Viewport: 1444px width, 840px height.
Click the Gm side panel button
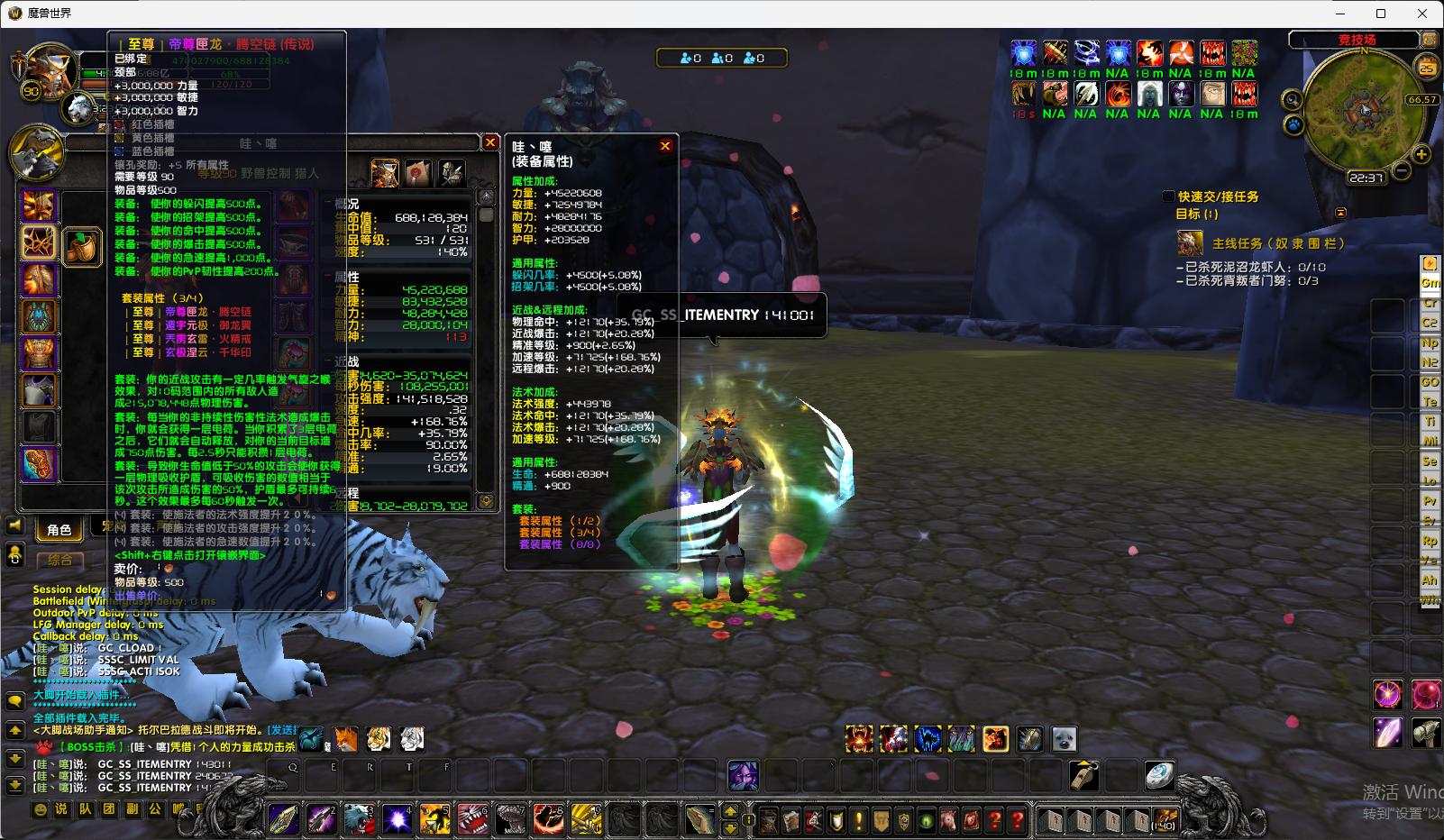tap(1430, 283)
